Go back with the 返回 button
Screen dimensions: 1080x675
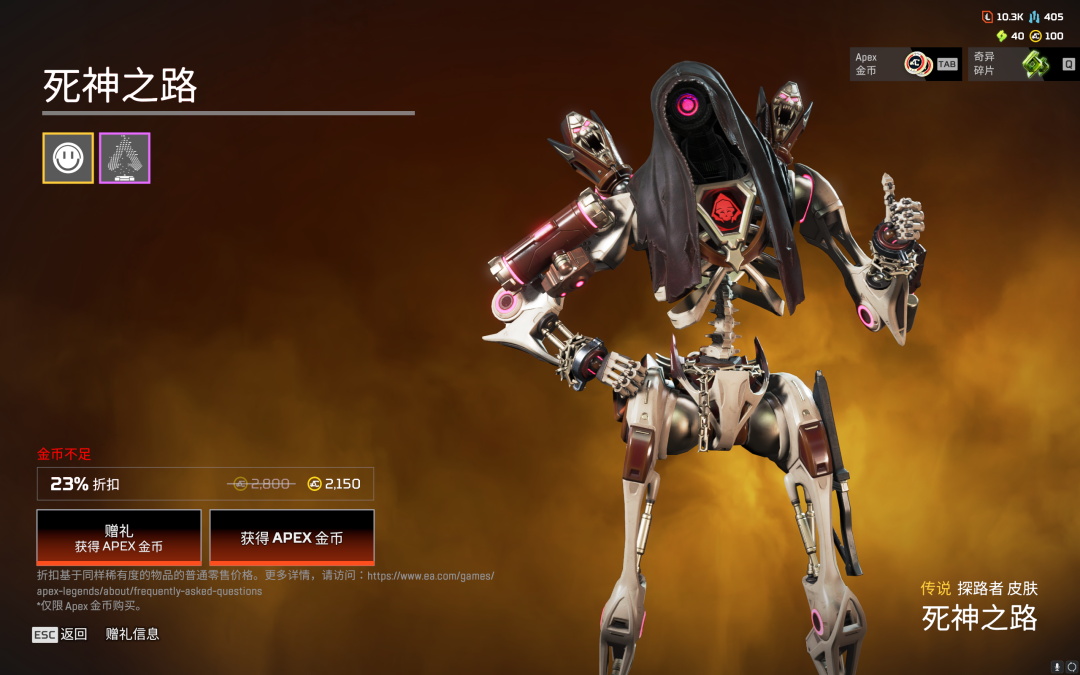pyautogui.click(x=60, y=634)
